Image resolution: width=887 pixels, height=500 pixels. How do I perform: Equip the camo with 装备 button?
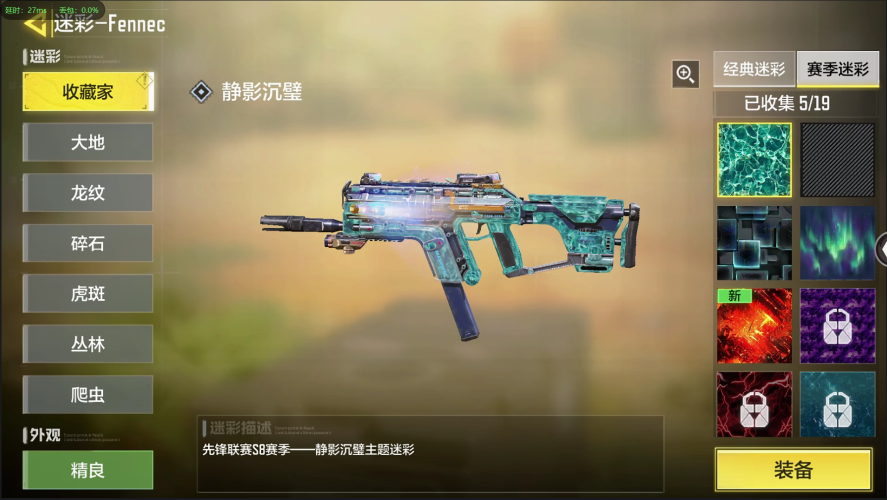coord(793,470)
